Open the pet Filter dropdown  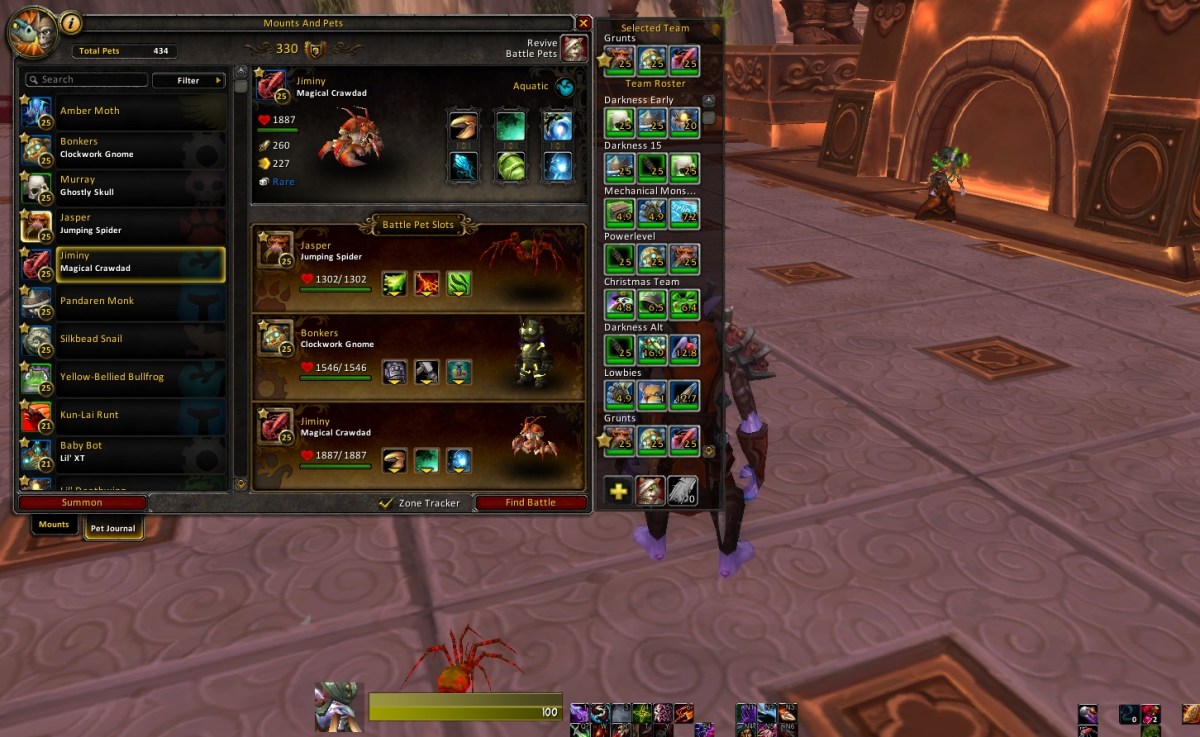pos(189,80)
